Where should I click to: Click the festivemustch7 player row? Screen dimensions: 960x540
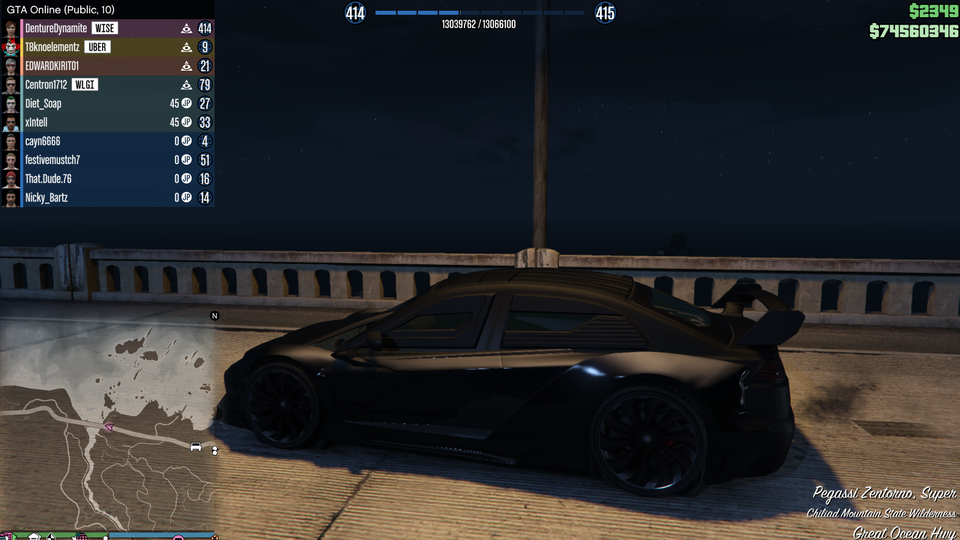coord(53,160)
